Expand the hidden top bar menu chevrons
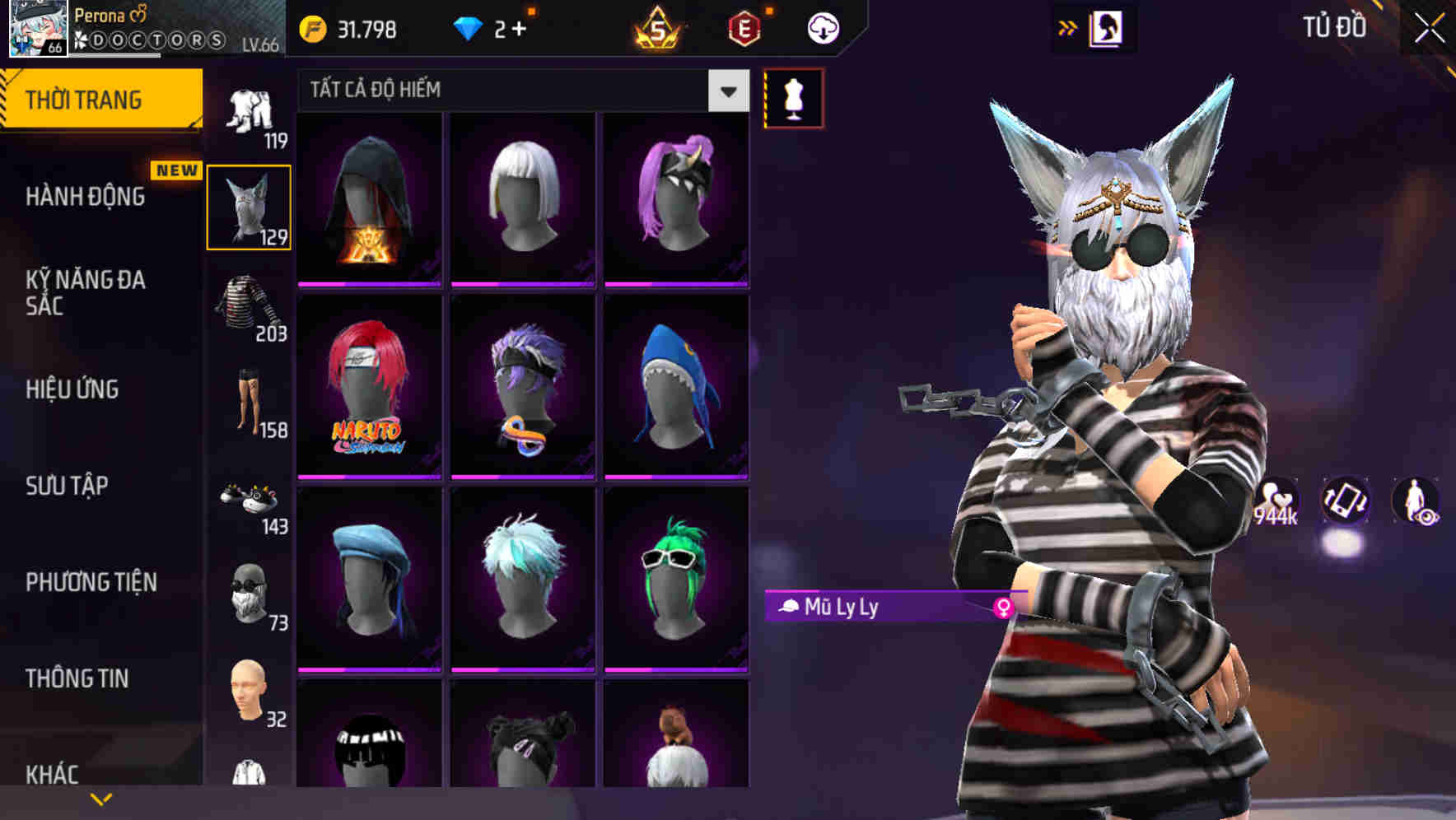Image resolution: width=1456 pixels, height=820 pixels. [1069, 27]
